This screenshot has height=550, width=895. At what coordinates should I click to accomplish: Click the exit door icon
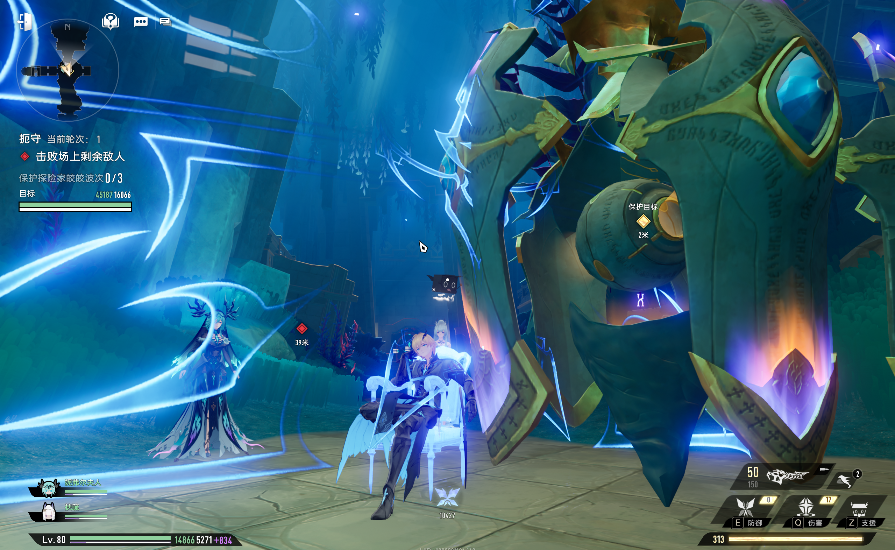click(x=25, y=22)
